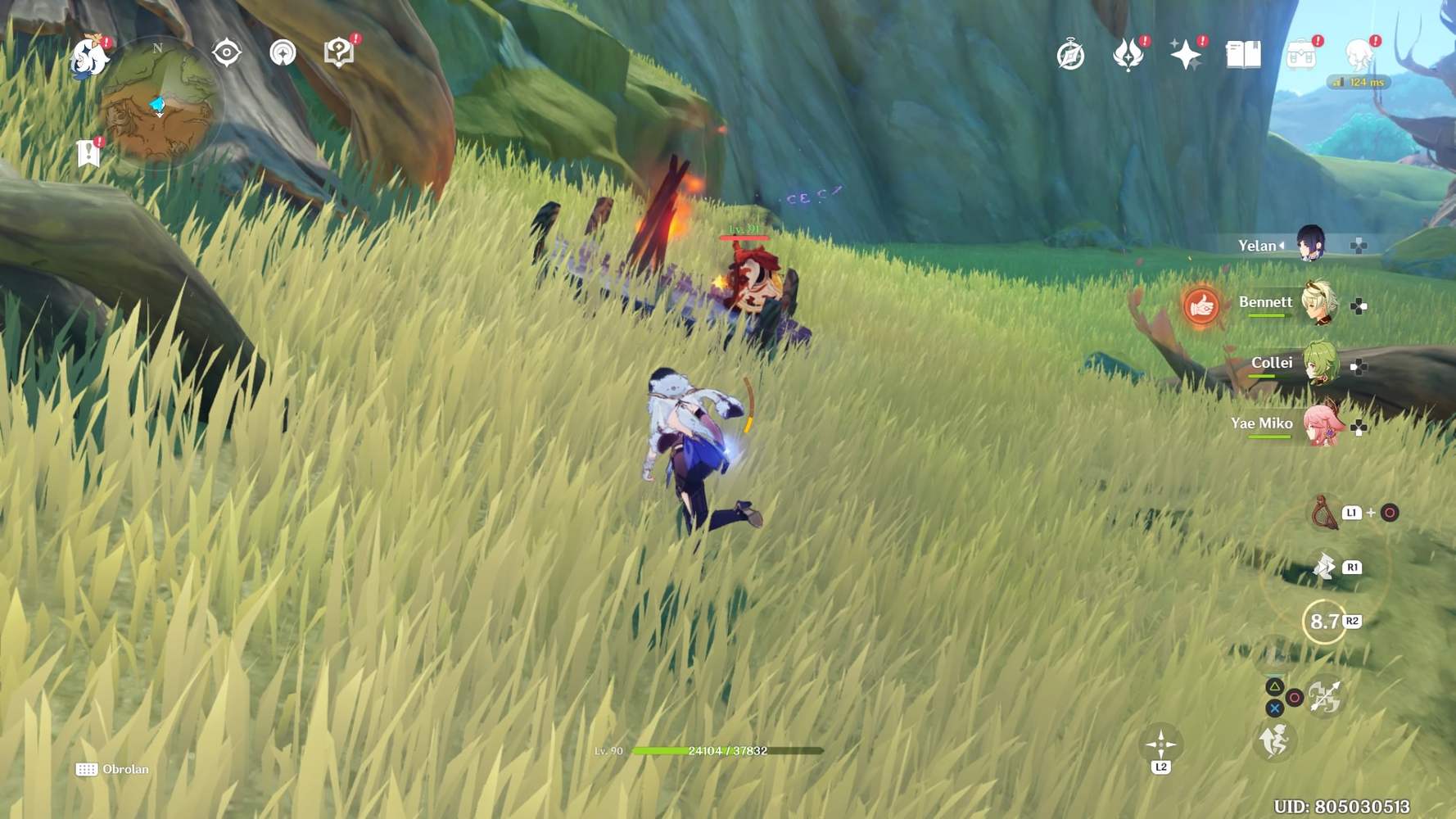Open the quest bookmark icon
Screen dimensions: 1456x819
coord(88,153)
